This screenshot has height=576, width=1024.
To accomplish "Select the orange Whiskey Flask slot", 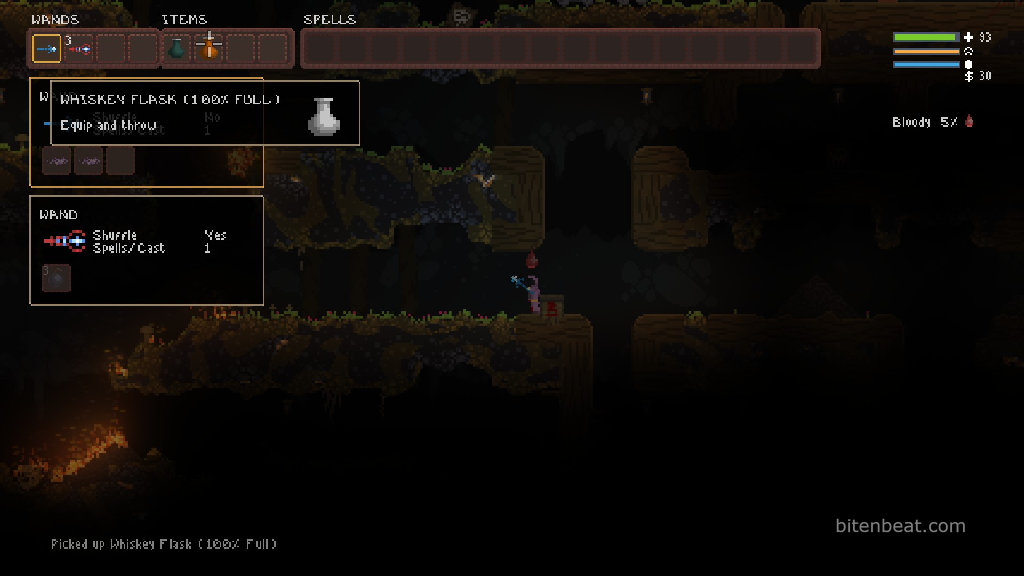I will 209,48.
